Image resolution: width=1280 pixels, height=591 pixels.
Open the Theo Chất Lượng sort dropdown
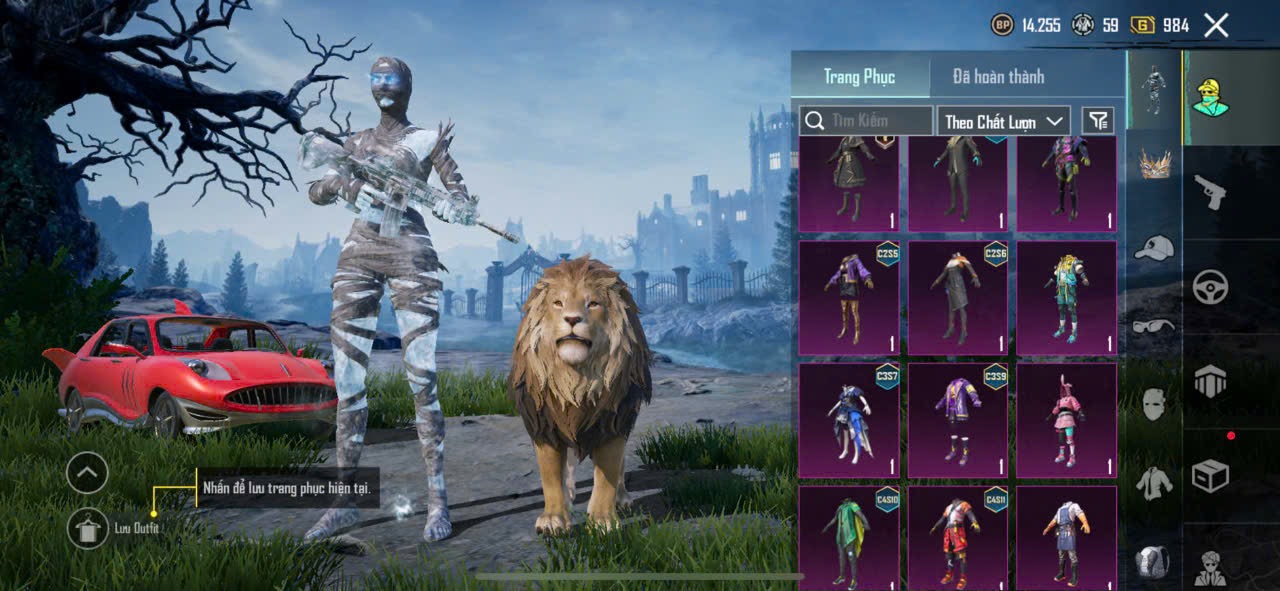pyautogui.click(x=1004, y=121)
